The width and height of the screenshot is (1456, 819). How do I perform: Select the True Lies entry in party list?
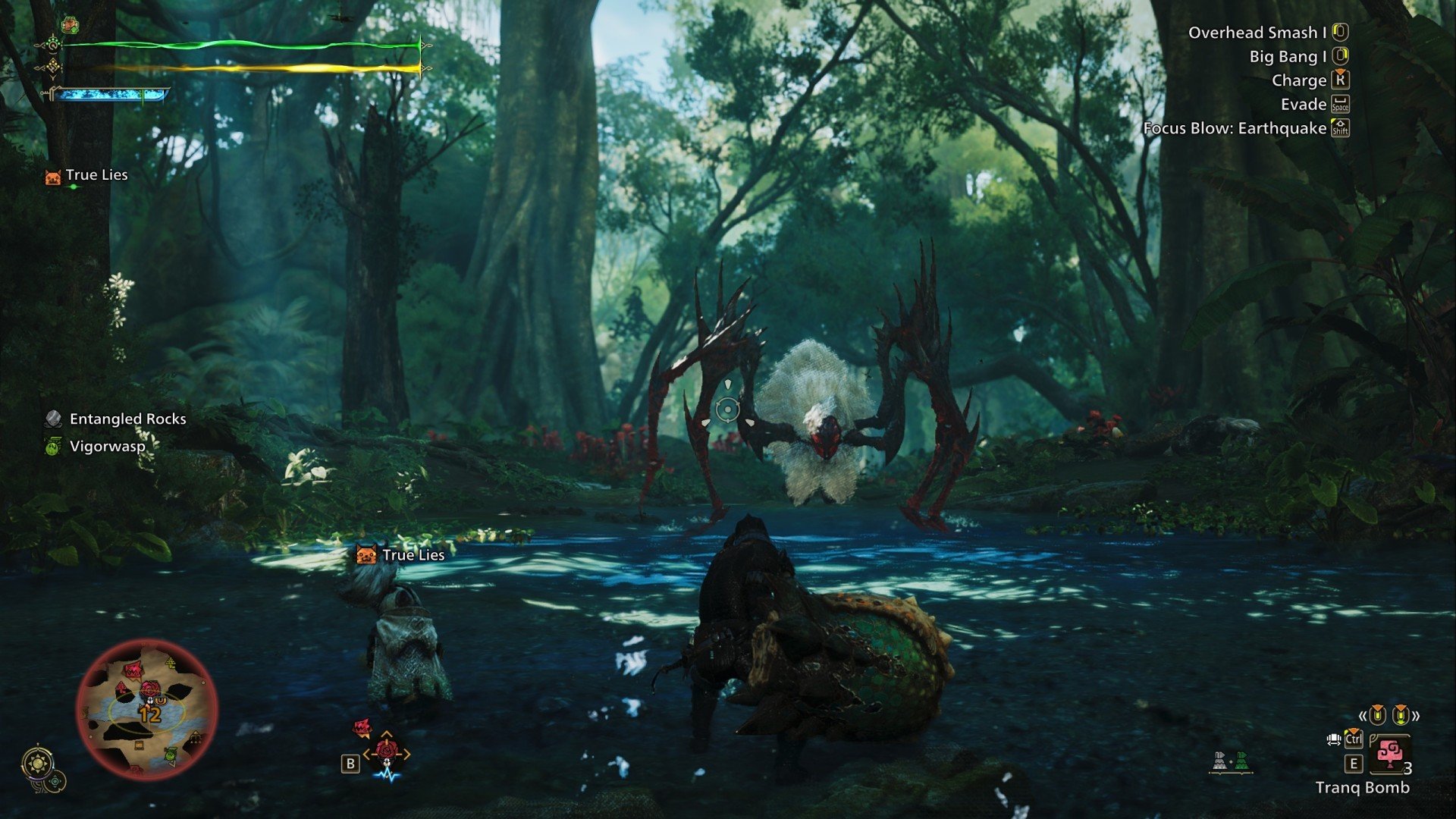[96, 175]
